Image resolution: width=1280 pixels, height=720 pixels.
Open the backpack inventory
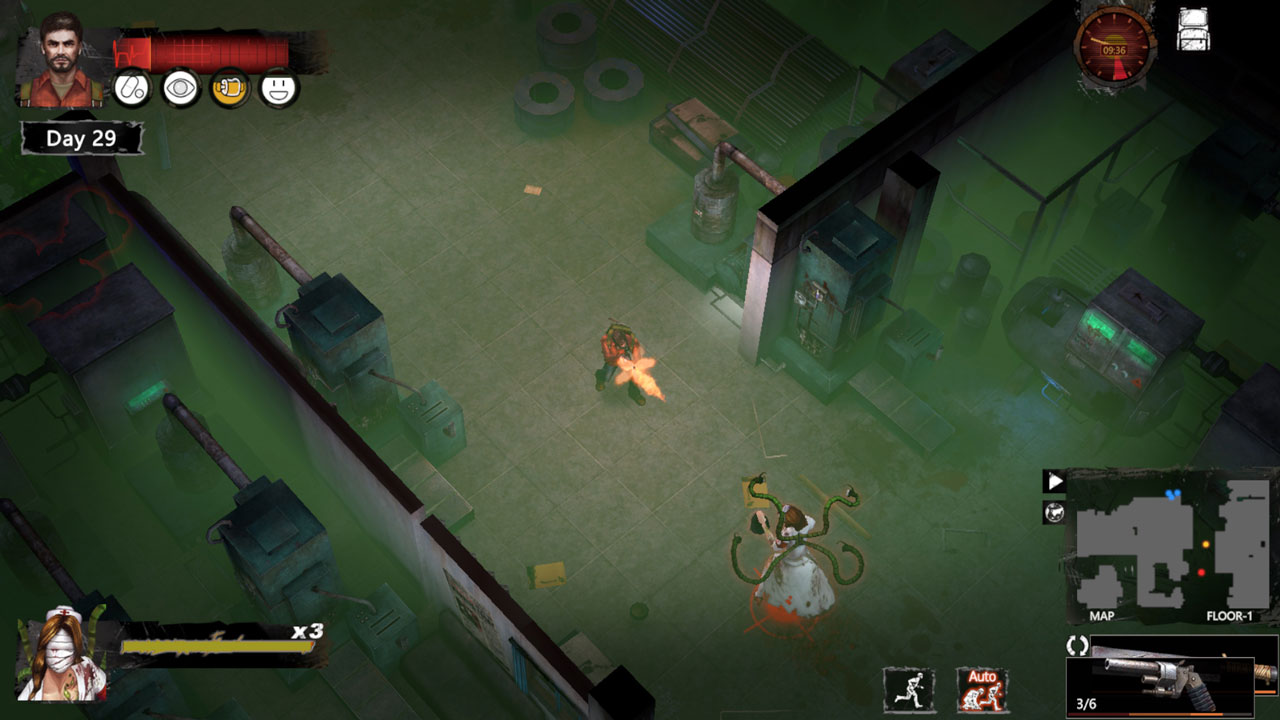(x=1194, y=31)
